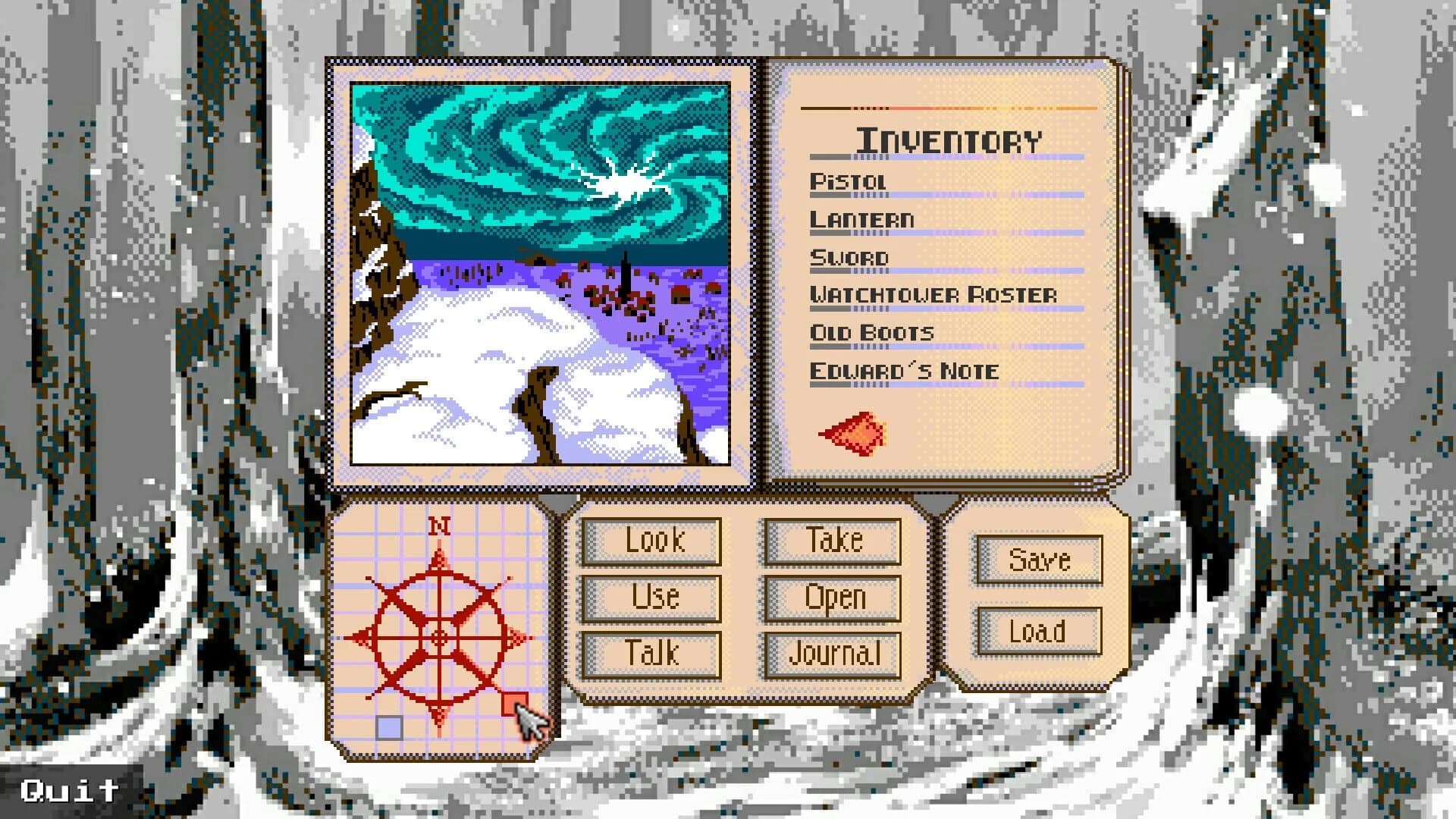
Task: Click the North point of the compass rose
Action: coord(438,554)
